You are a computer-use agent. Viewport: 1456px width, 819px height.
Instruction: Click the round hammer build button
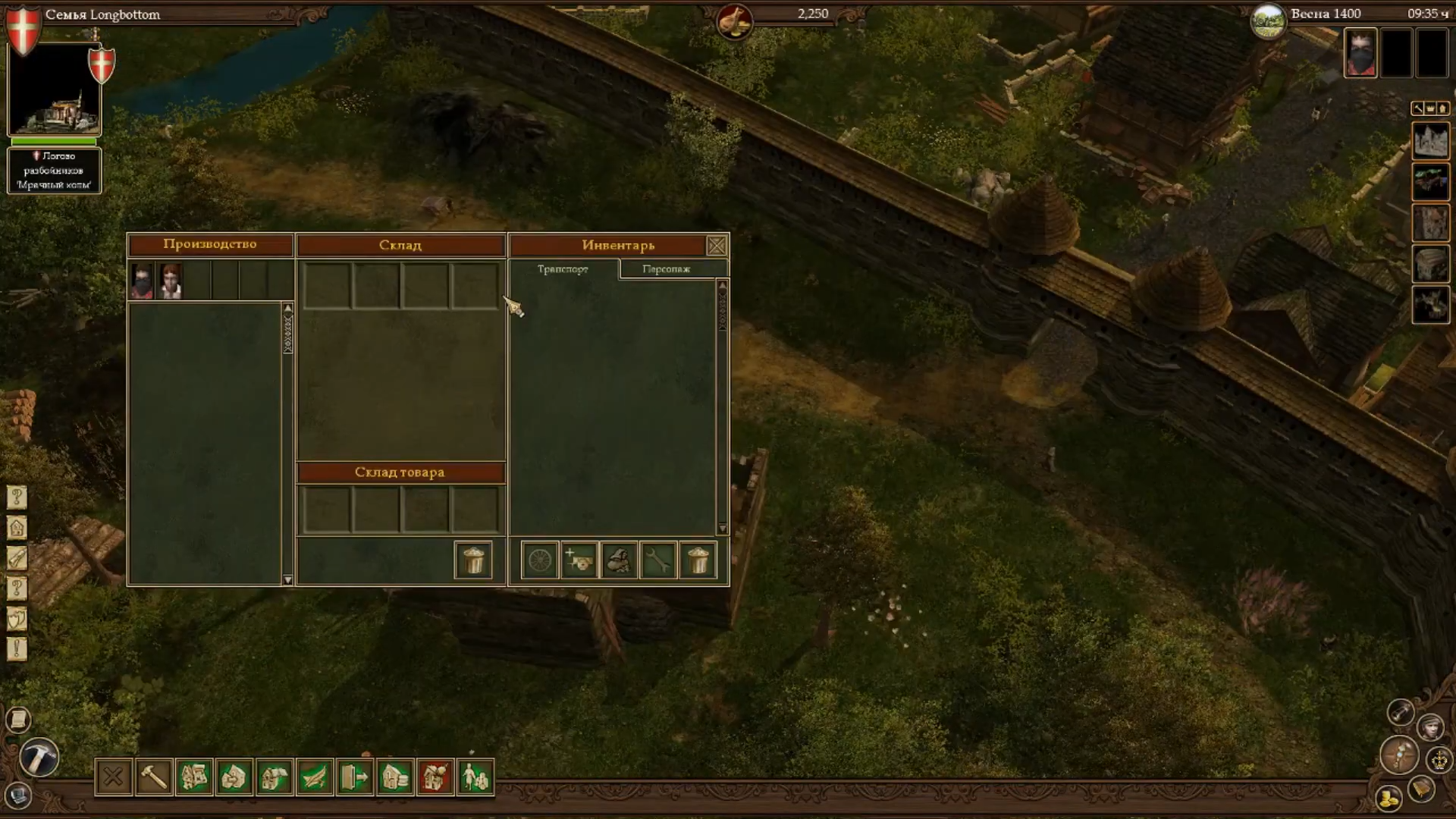(x=39, y=758)
